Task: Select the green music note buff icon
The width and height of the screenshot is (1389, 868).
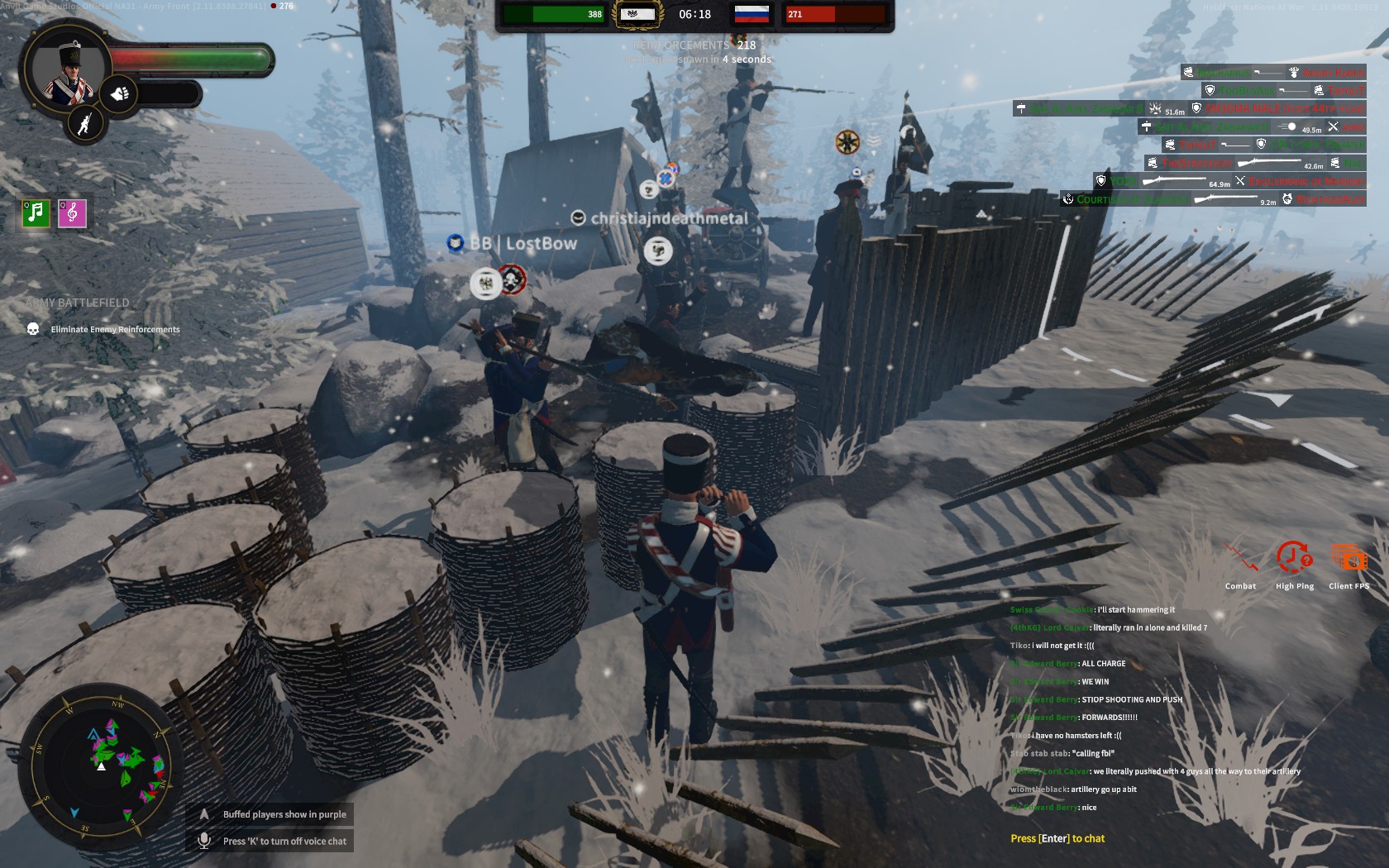Action: pyautogui.click(x=36, y=213)
